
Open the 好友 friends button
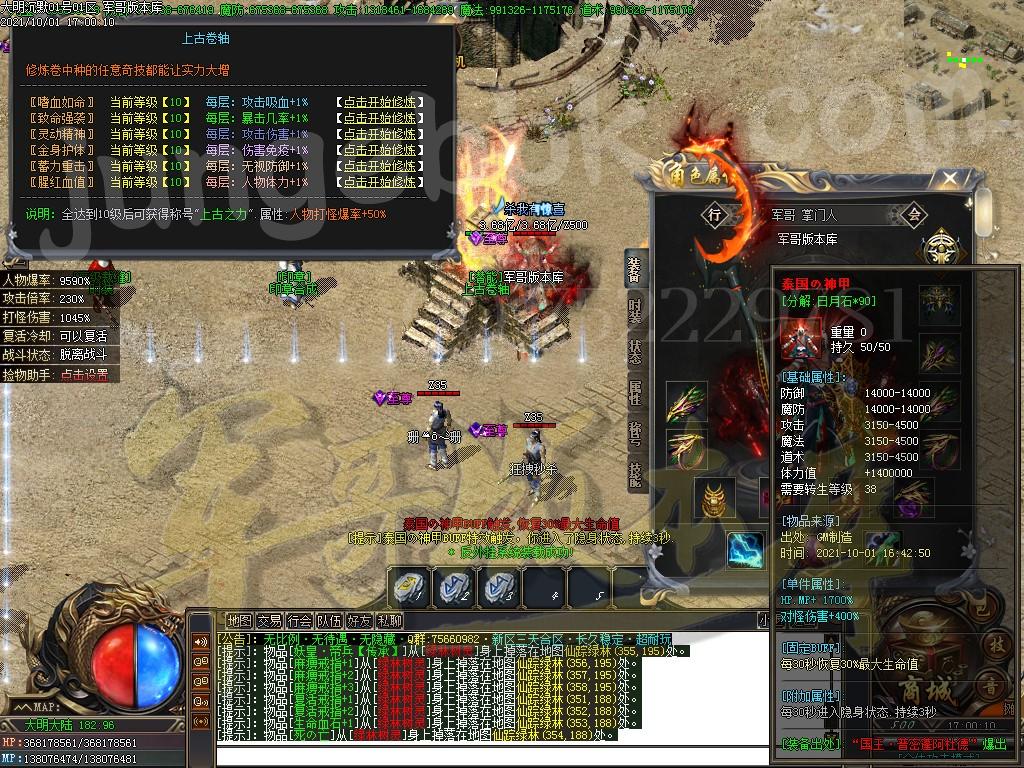[x=359, y=621]
